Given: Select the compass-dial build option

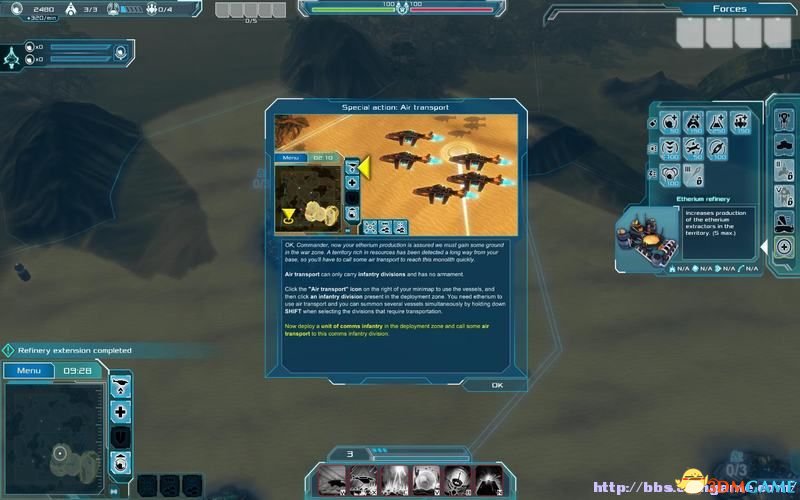Looking at the screenshot, I should tap(717, 149).
